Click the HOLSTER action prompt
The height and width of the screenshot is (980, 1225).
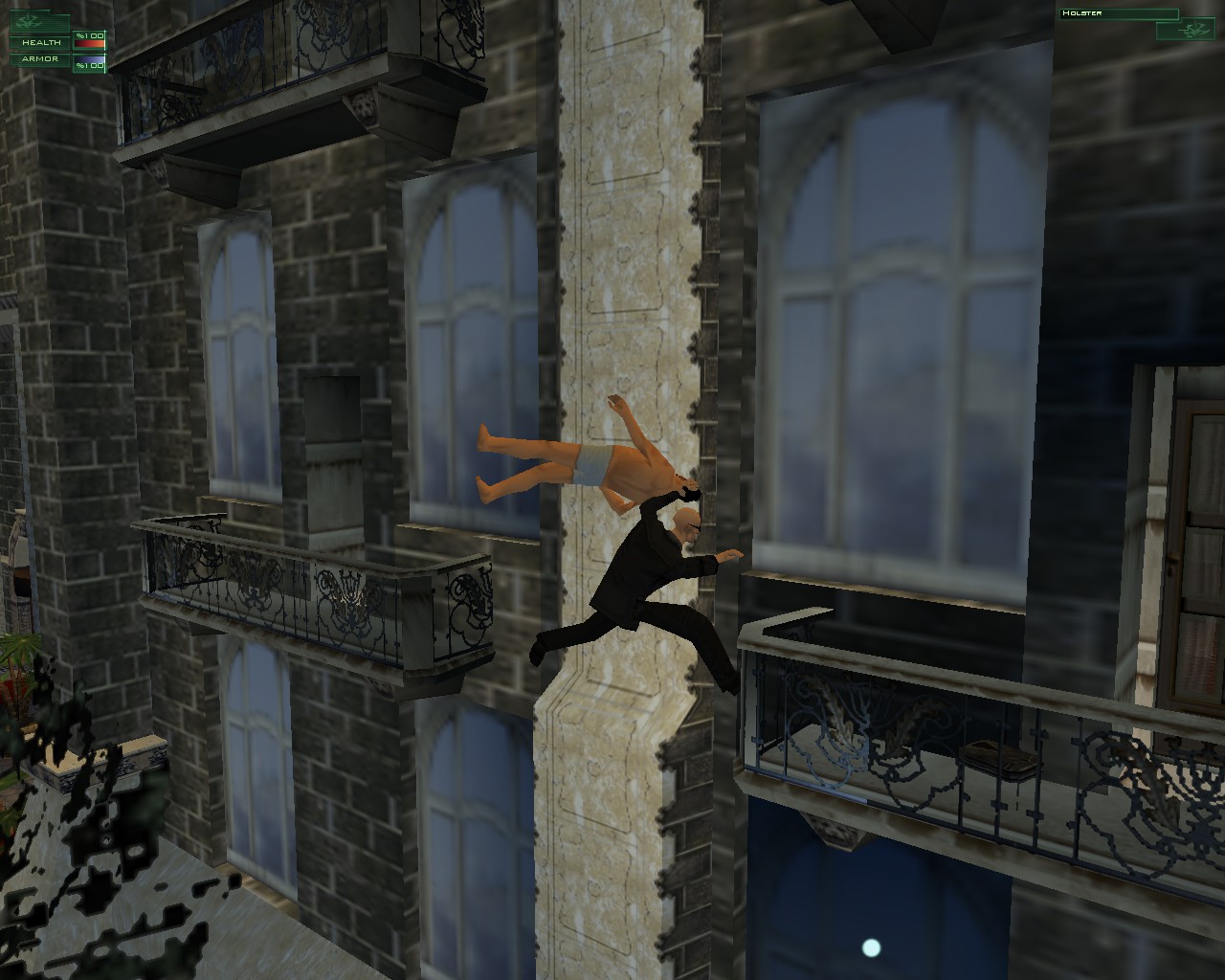pyautogui.click(x=1081, y=12)
